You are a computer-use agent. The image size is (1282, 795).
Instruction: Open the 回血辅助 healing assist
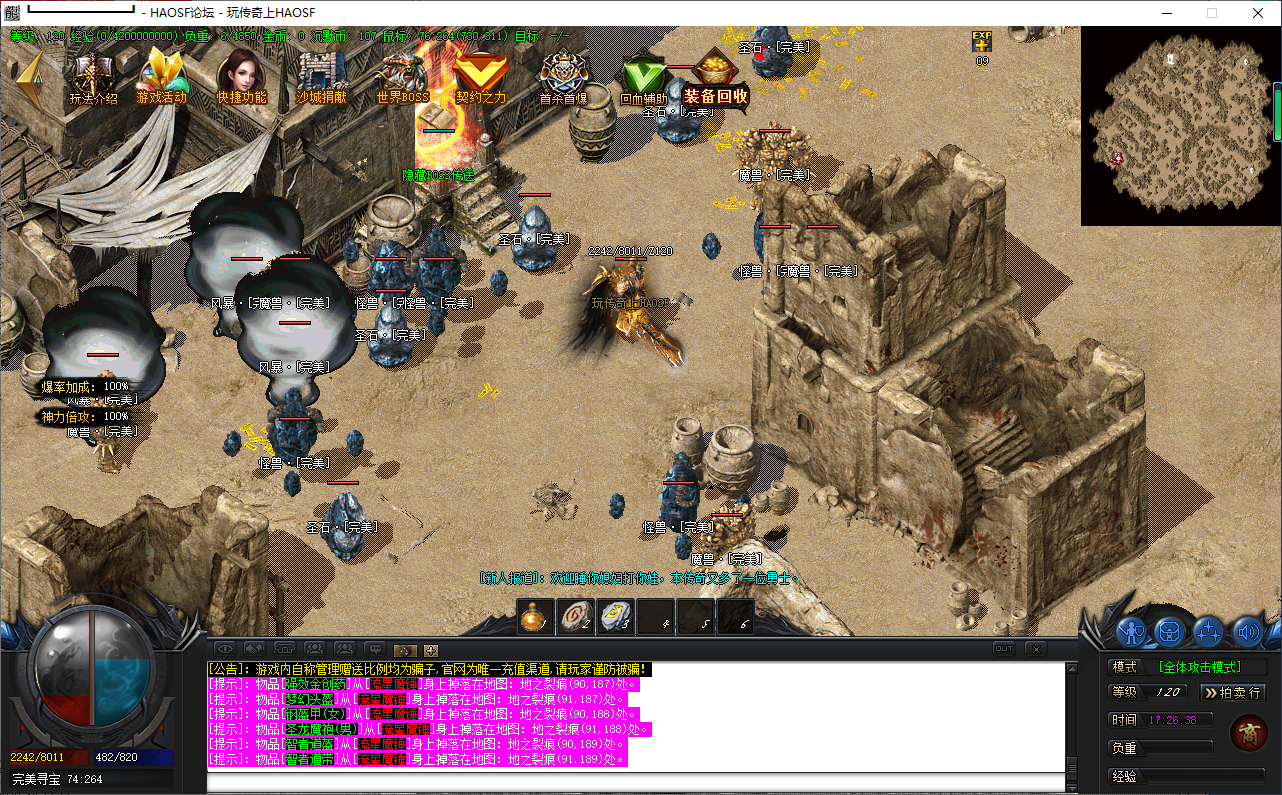coord(644,78)
